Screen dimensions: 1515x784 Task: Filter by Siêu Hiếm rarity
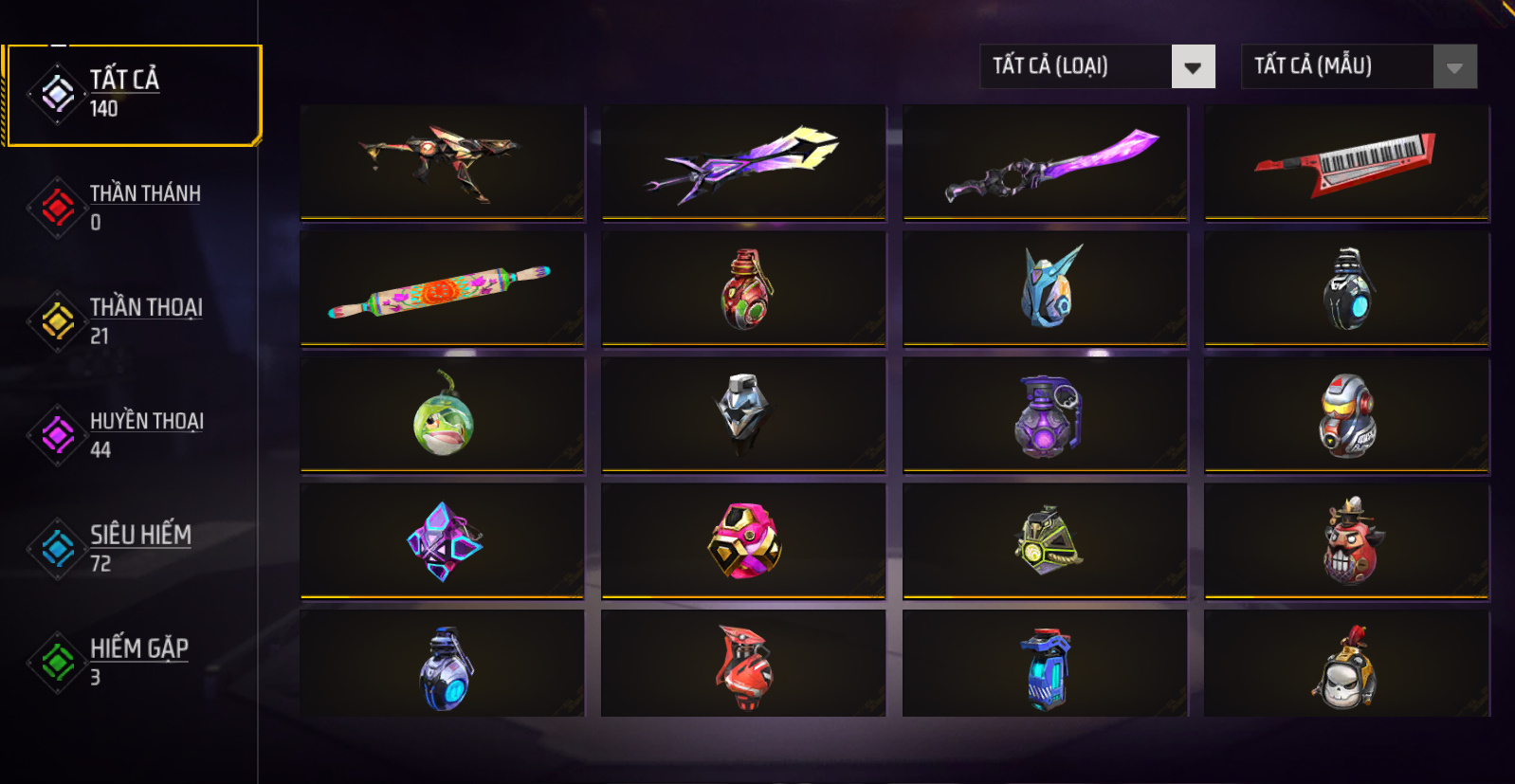(x=133, y=548)
